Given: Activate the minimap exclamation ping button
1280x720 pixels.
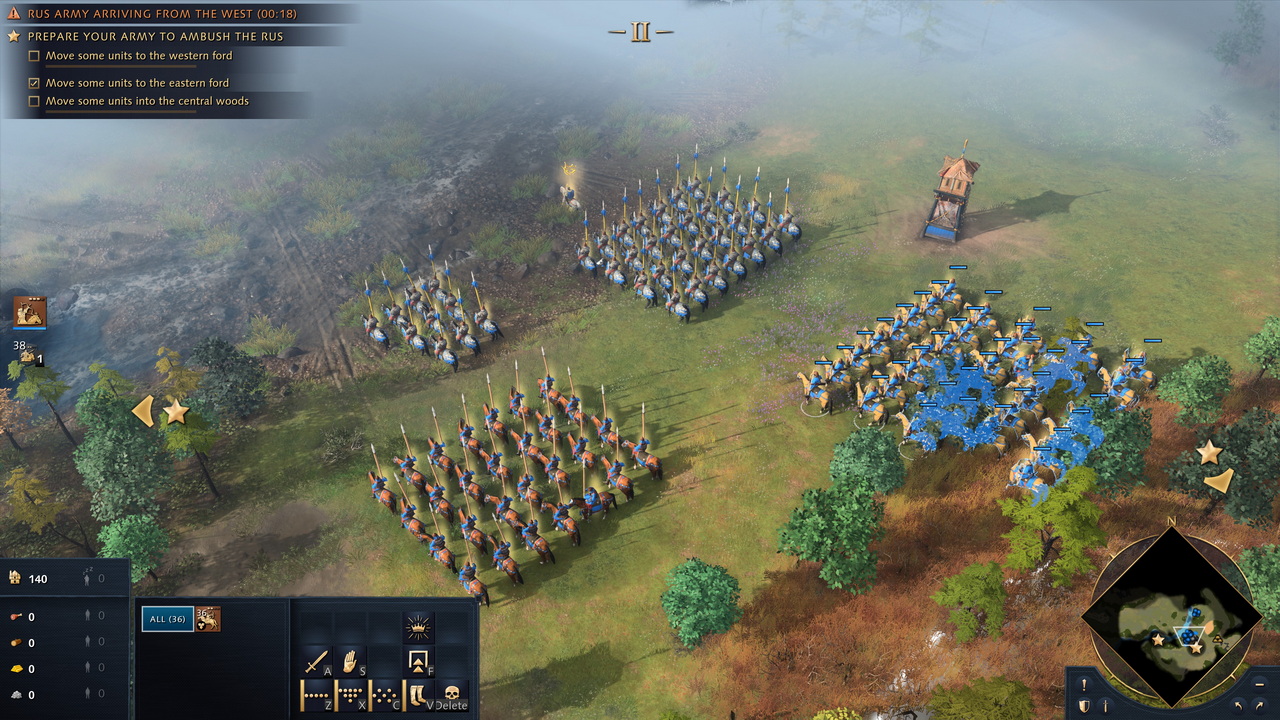Looking at the screenshot, I should [1084, 685].
